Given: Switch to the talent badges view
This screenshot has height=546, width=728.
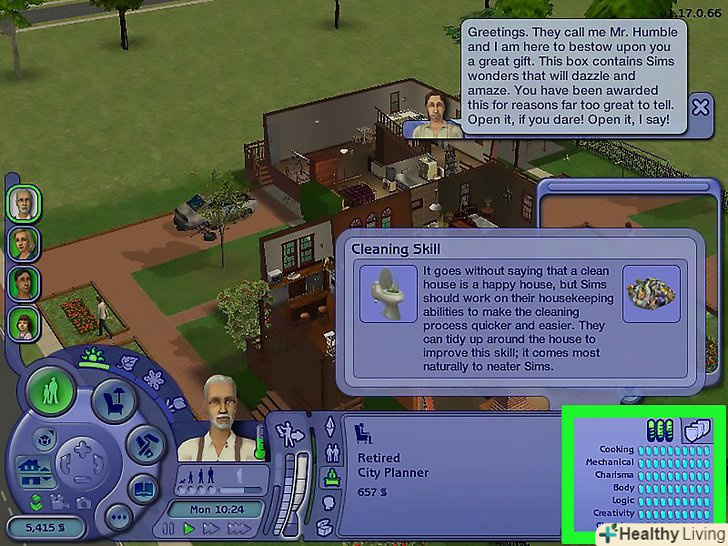Looking at the screenshot, I should pyautogui.click(x=695, y=429).
